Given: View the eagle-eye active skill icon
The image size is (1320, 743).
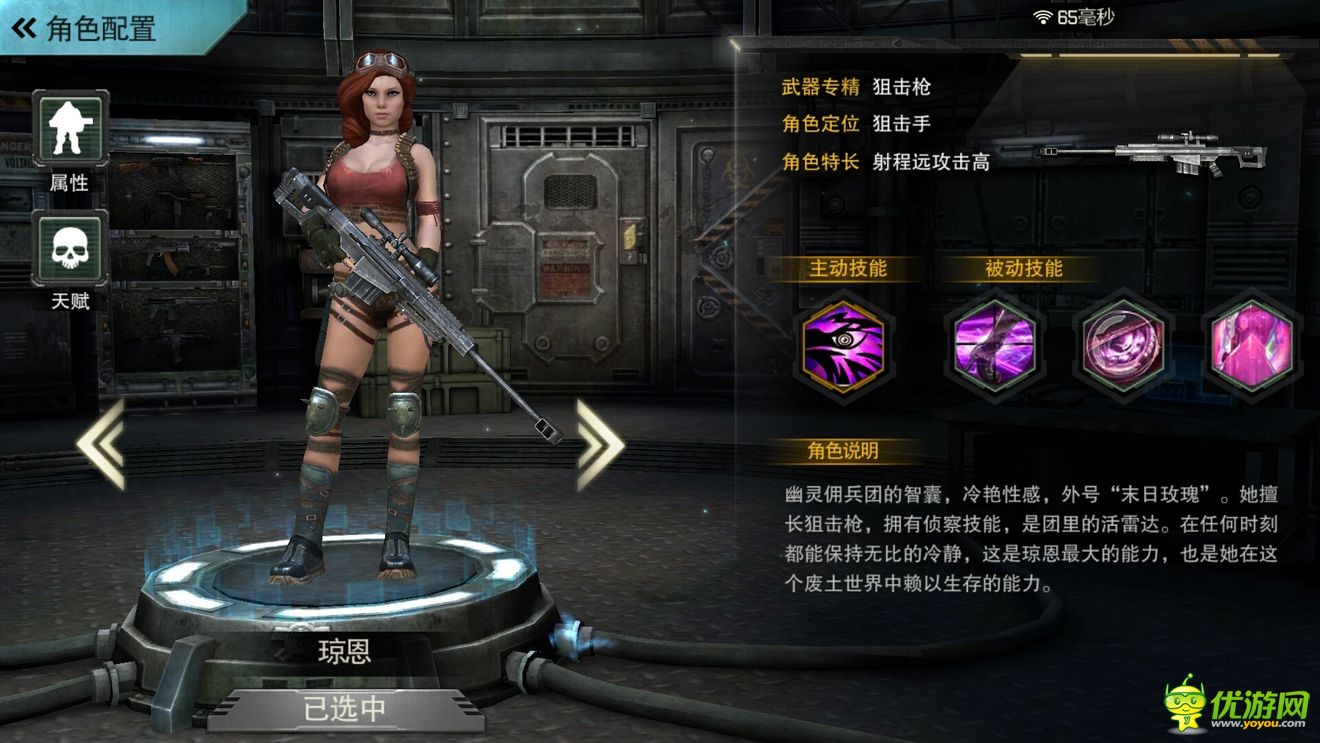Looking at the screenshot, I should 843,346.
